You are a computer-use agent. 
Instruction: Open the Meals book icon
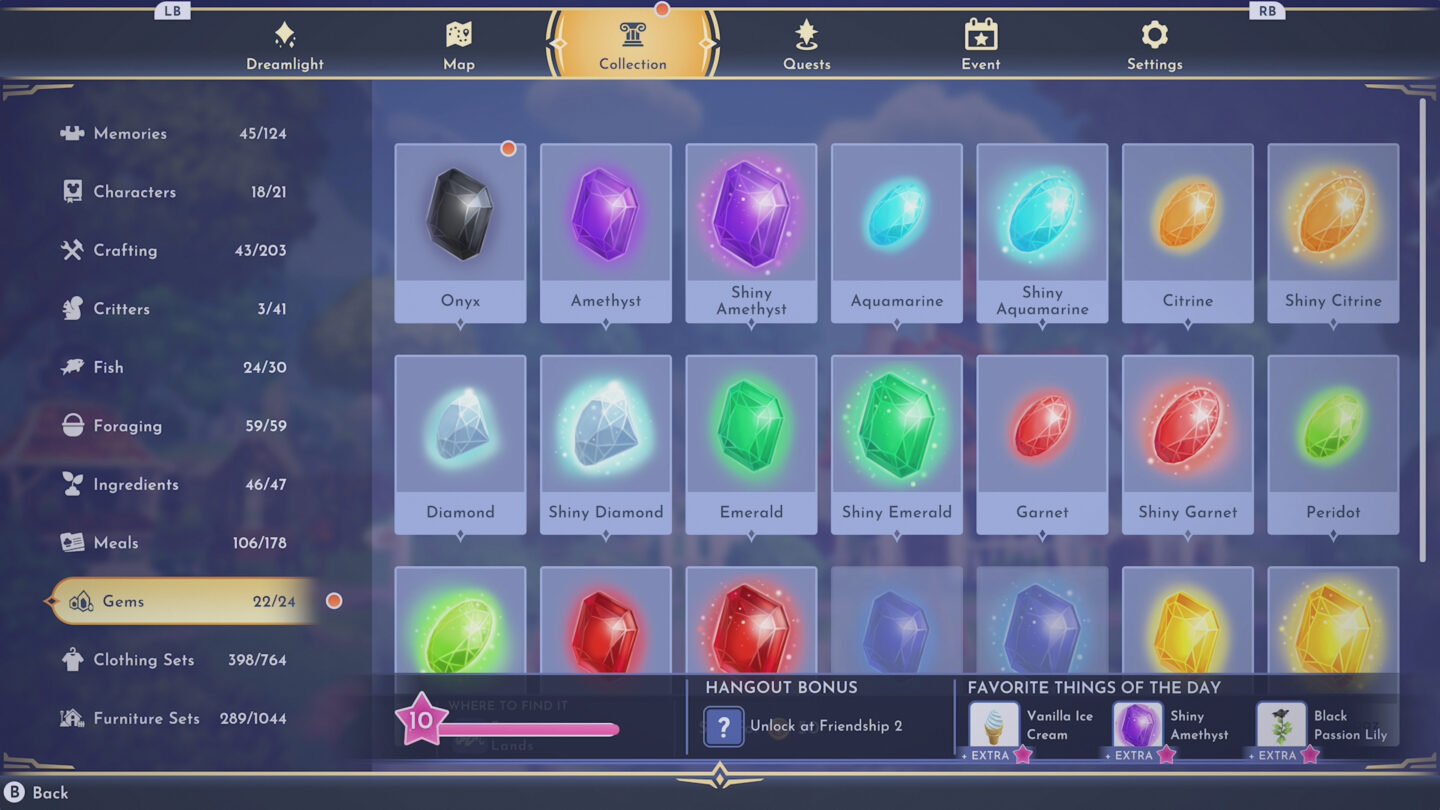coord(71,542)
